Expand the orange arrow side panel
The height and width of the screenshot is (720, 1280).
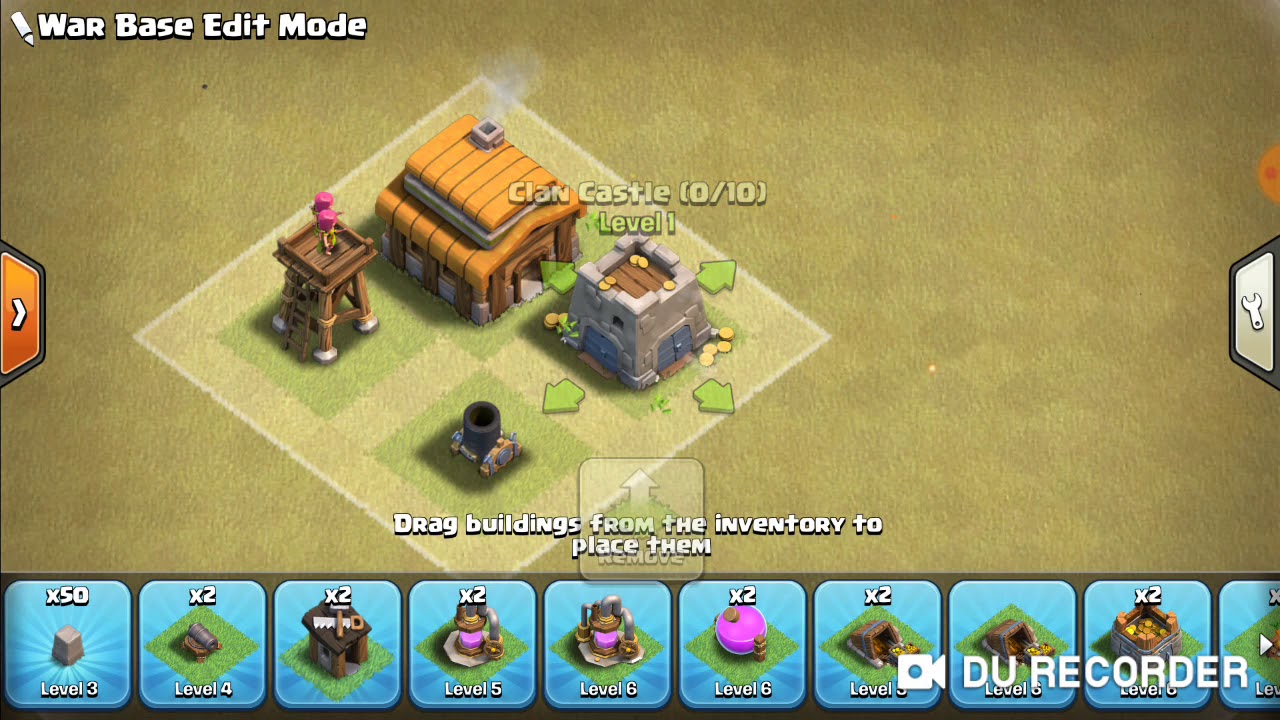point(20,314)
